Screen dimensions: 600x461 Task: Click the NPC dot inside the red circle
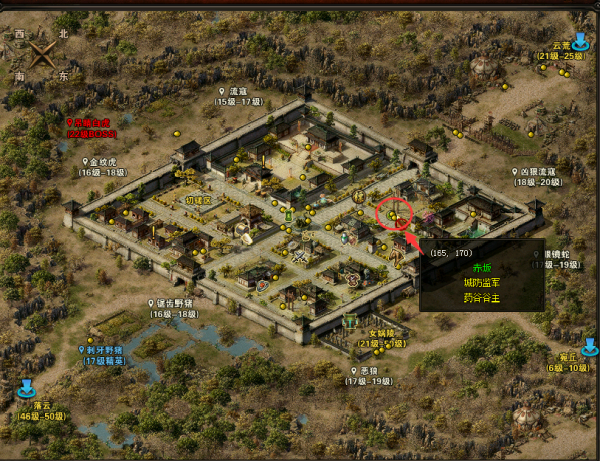(393, 215)
